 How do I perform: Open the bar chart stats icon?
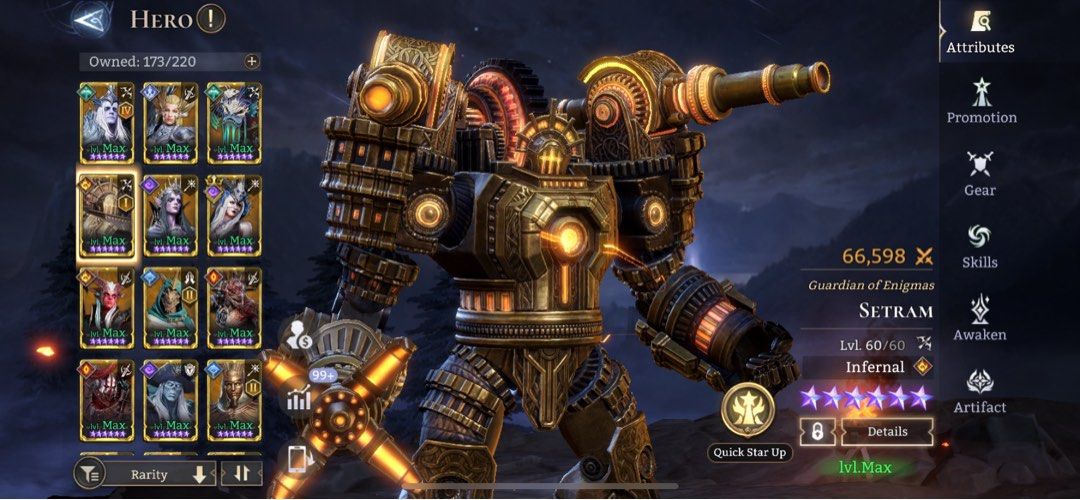299,399
